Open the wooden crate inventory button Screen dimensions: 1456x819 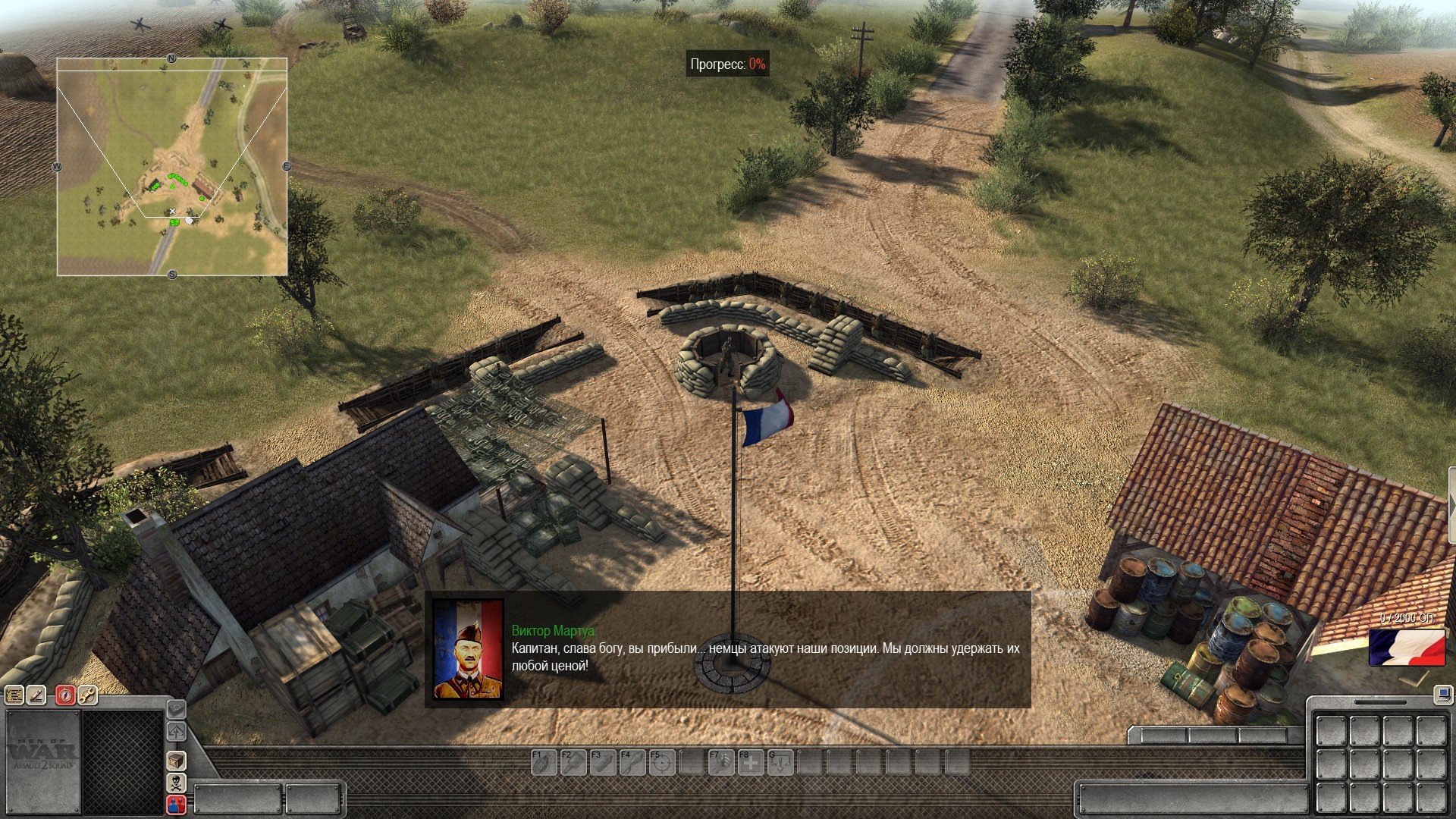(177, 761)
